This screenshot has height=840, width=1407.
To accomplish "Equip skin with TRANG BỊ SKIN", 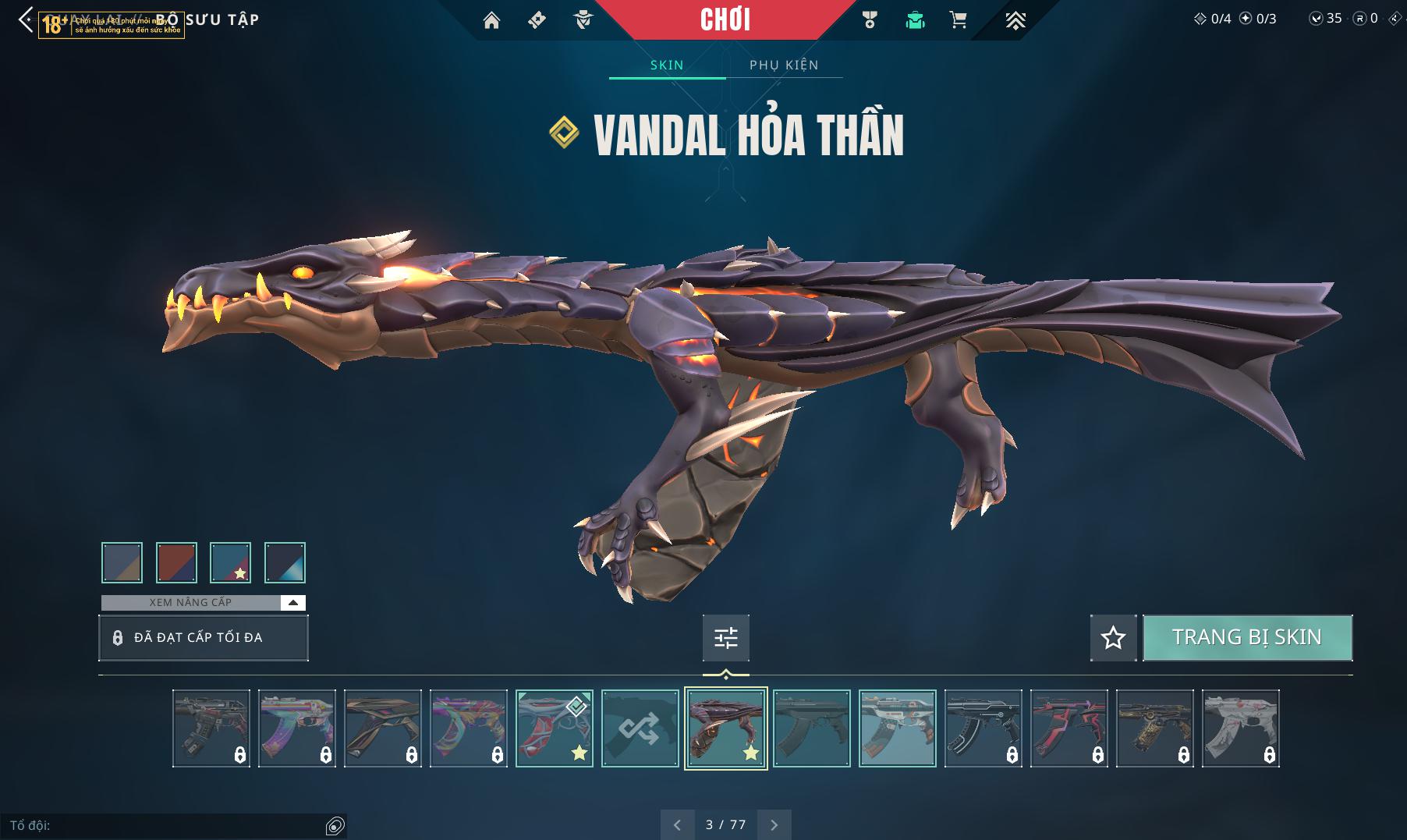I will 1246,637.
